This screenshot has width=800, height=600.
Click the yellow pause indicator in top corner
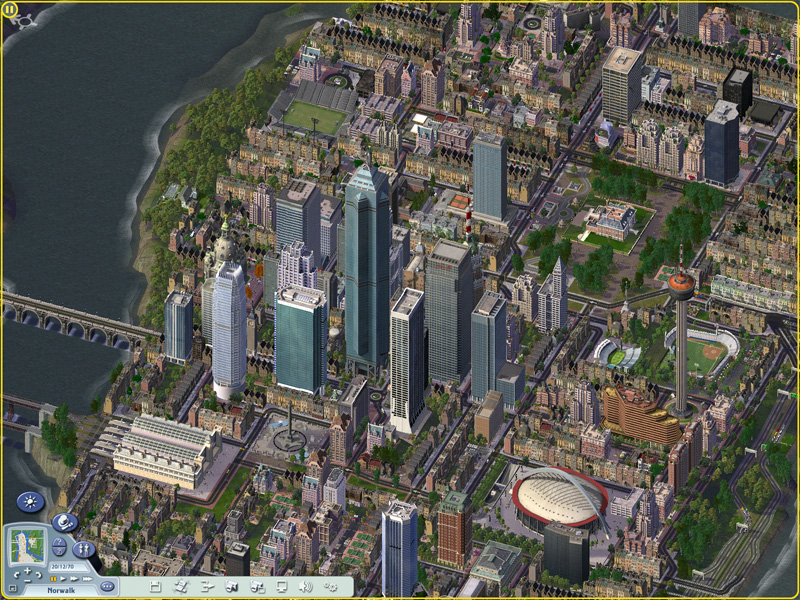click(10, 10)
